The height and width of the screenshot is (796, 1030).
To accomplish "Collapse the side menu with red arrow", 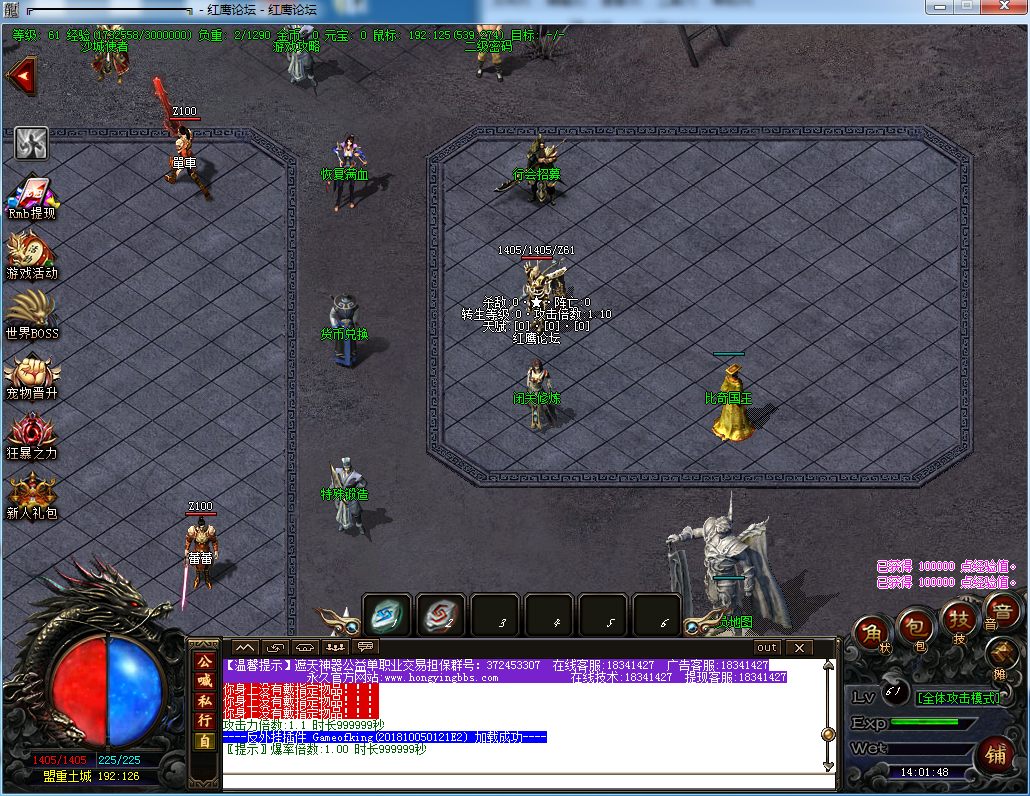I will 21,75.
